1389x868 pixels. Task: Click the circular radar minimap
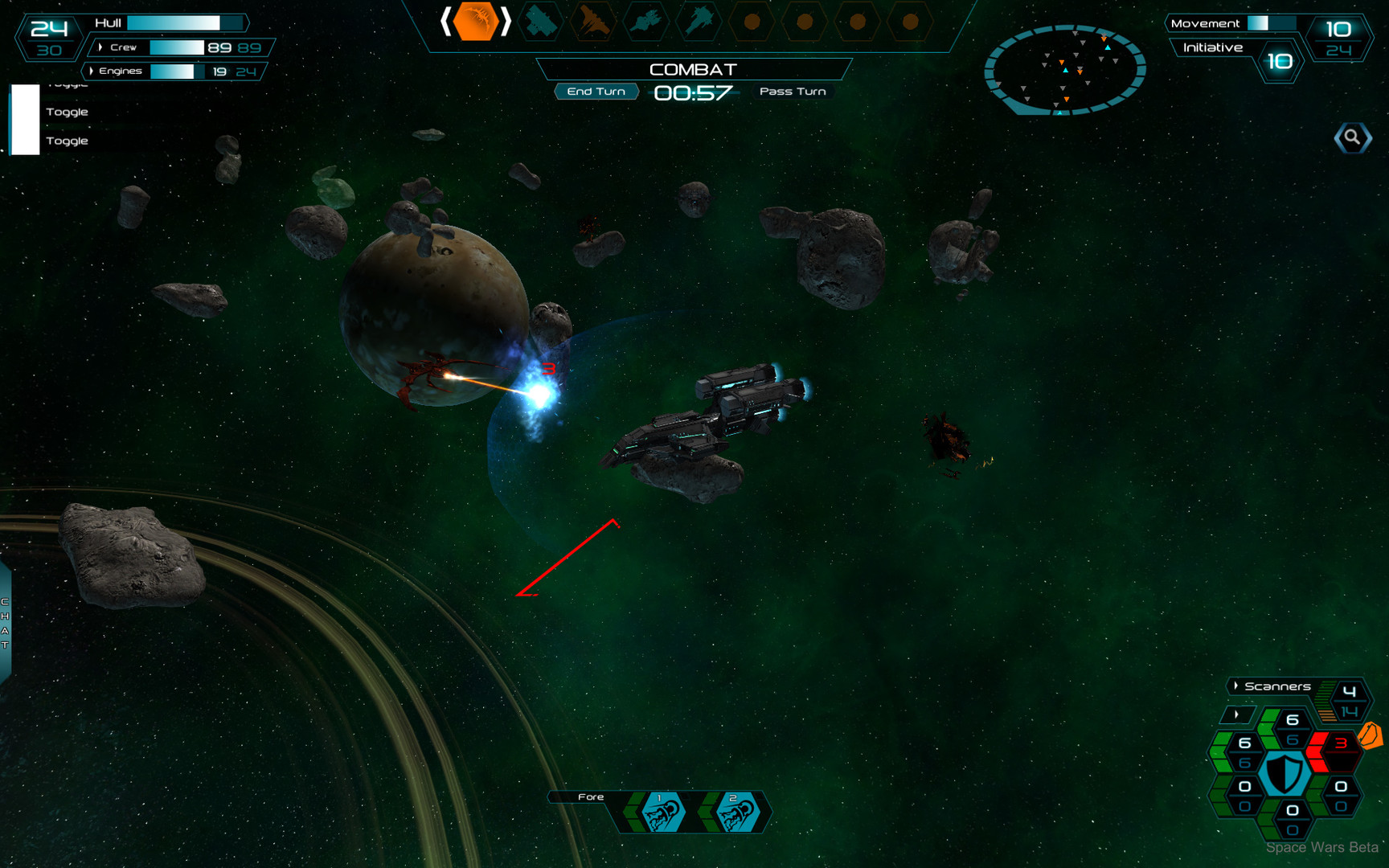pos(1064,70)
